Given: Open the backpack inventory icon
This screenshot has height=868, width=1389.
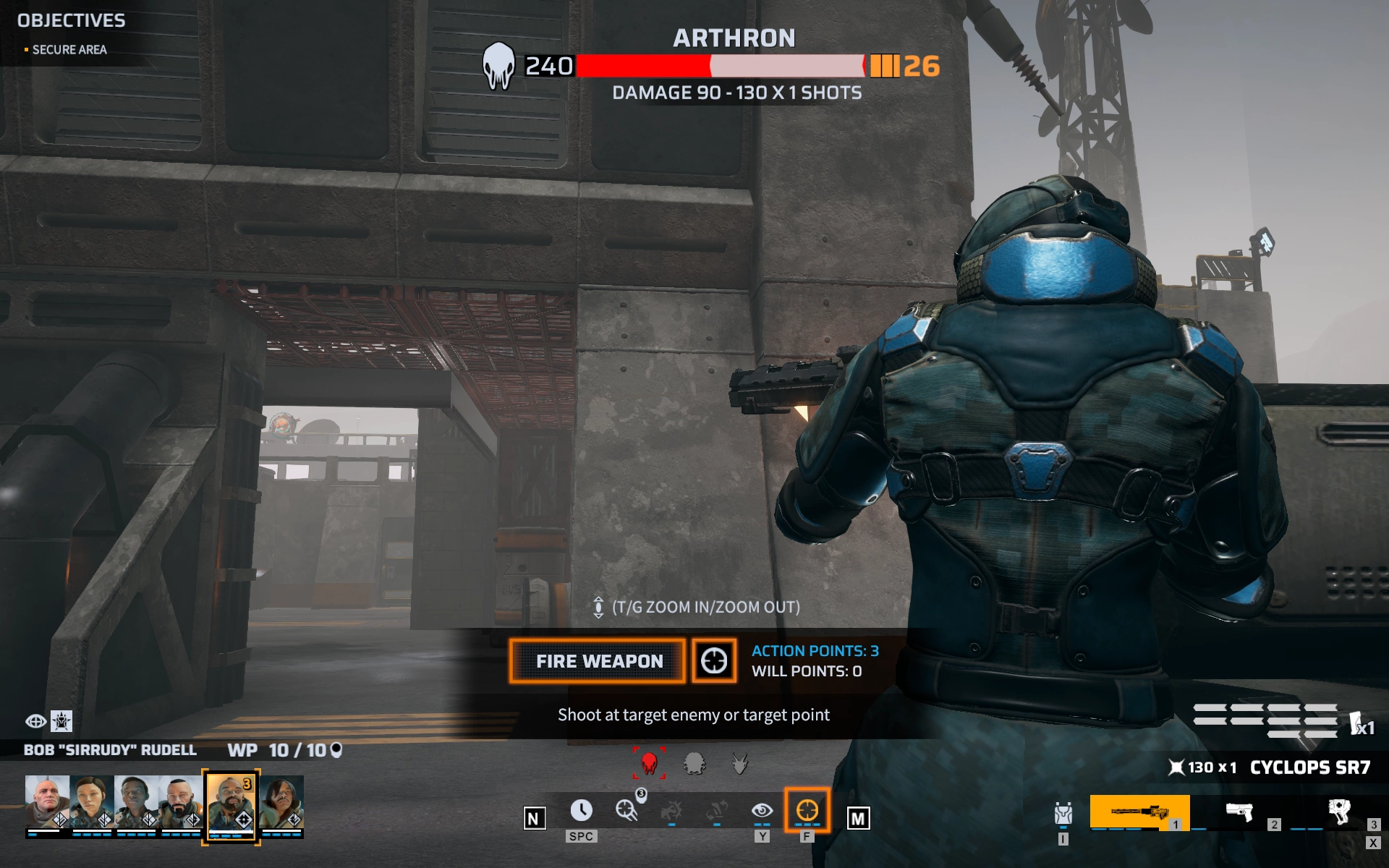Looking at the screenshot, I should pos(1063,814).
